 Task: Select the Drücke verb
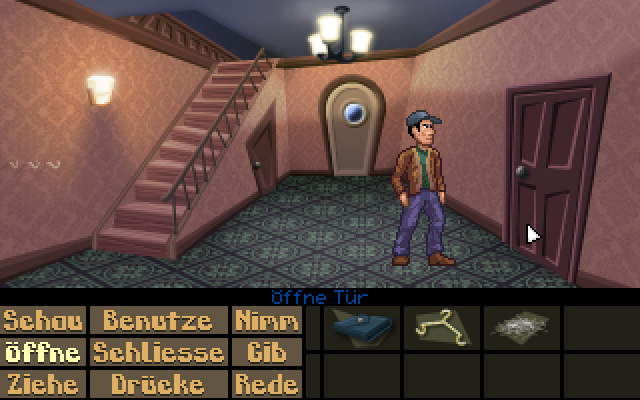(158, 384)
